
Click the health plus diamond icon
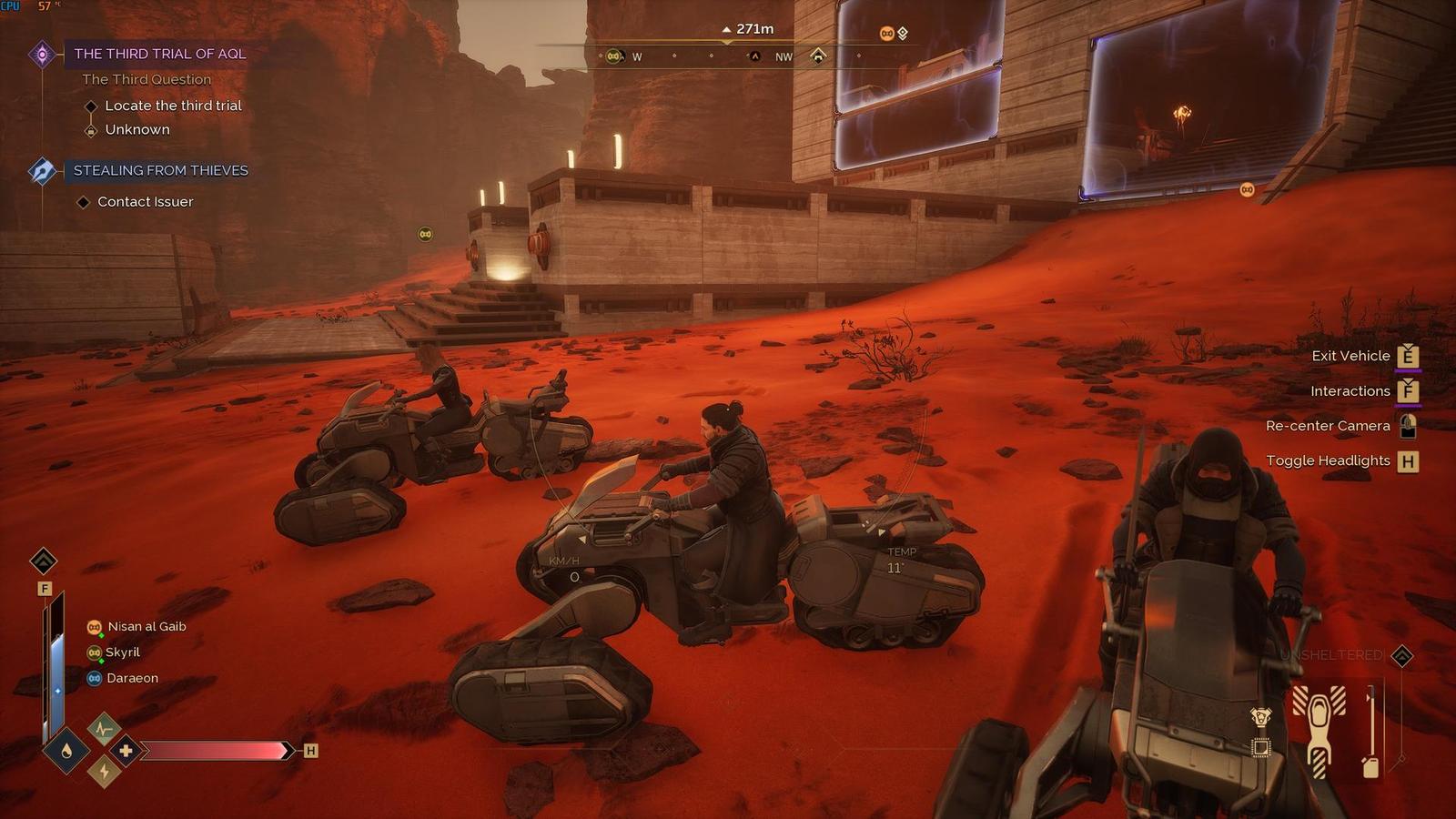click(126, 751)
